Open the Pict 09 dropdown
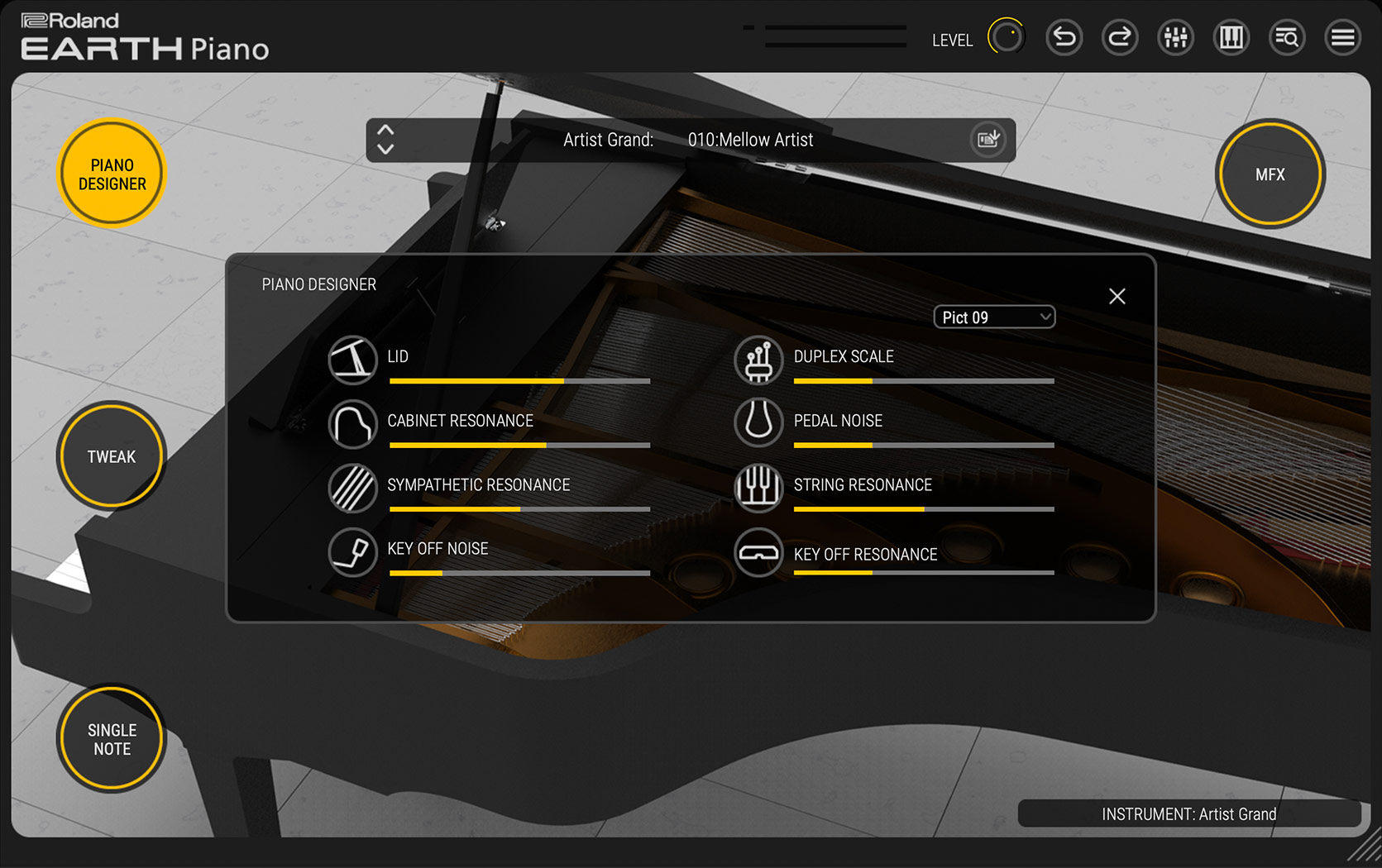1382x868 pixels. pyautogui.click(x=994, y=317)
